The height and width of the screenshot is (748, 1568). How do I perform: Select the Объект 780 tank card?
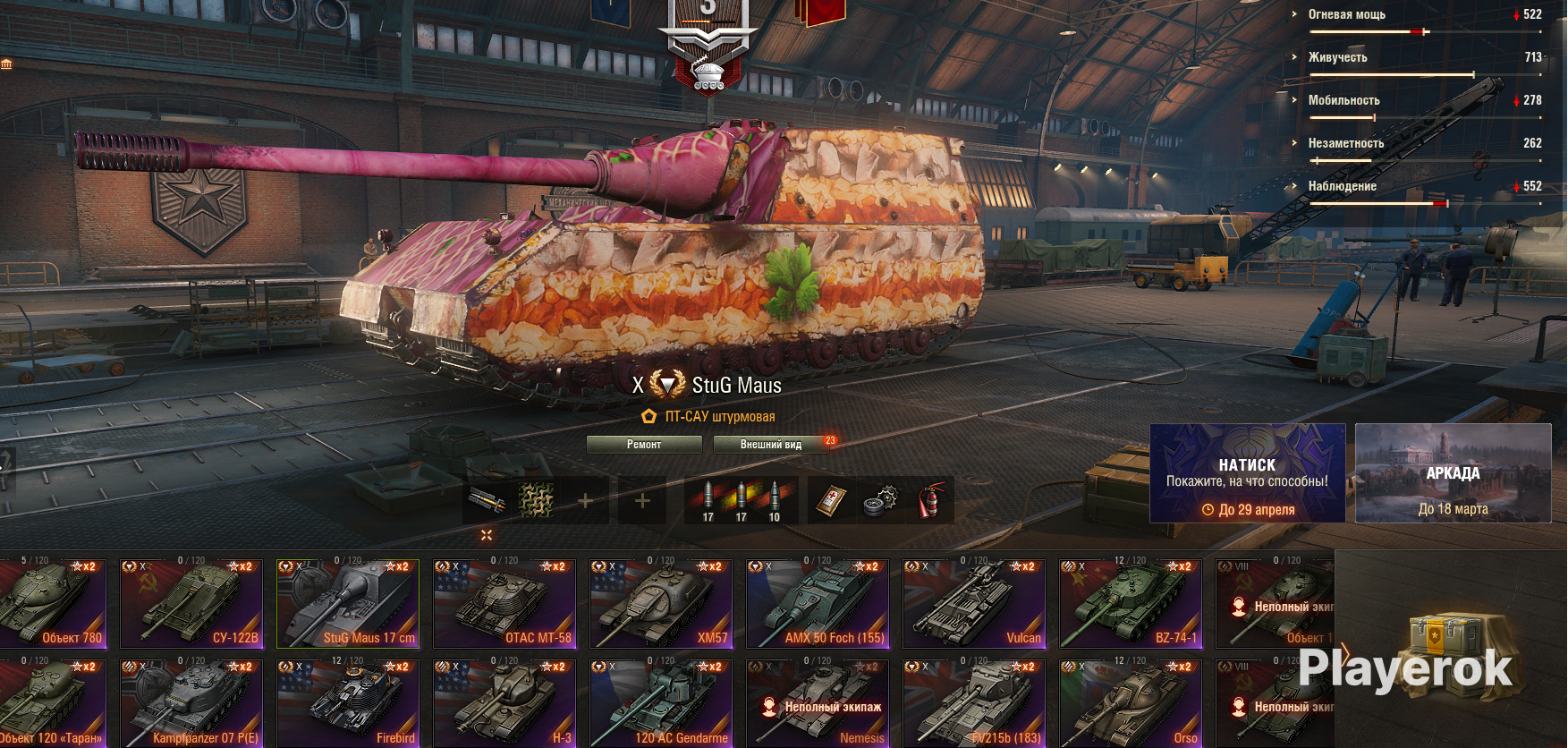coord(52,603)
